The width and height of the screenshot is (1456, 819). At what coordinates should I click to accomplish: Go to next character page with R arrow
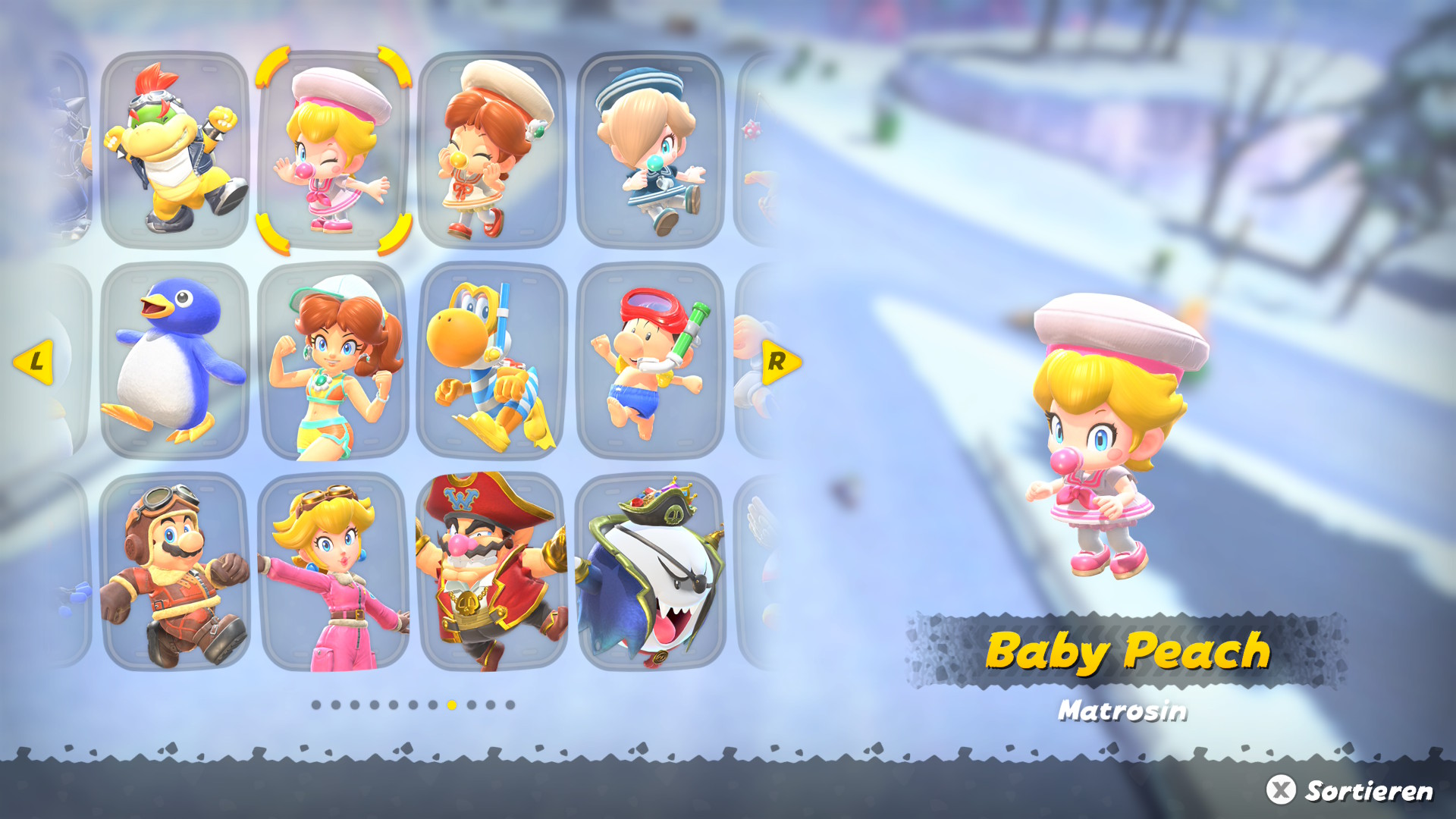780,362
